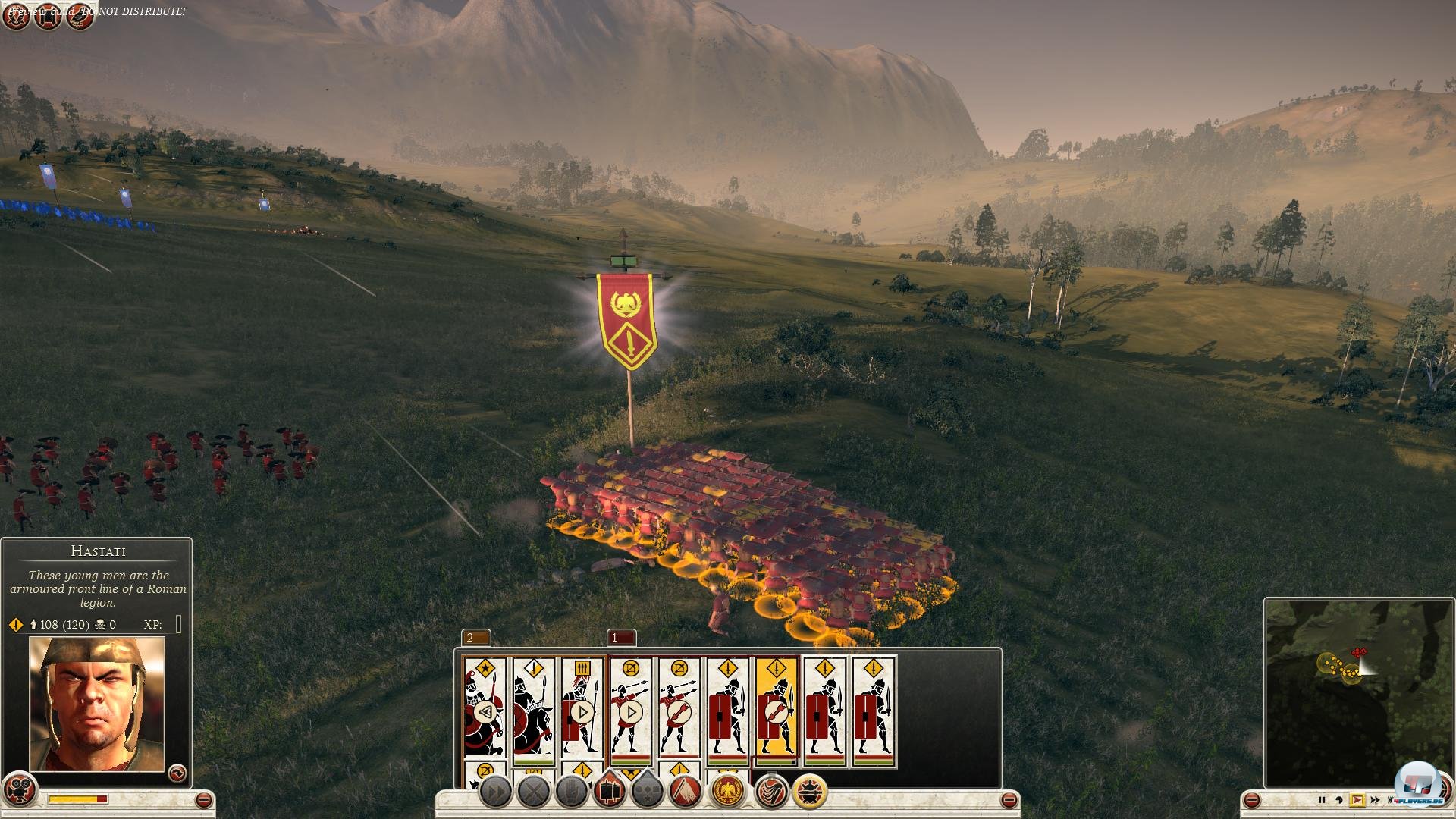The height and width of the screenshot is (819, 1456).
Task: Open the cinematic camera button
Action: point(20,790)
